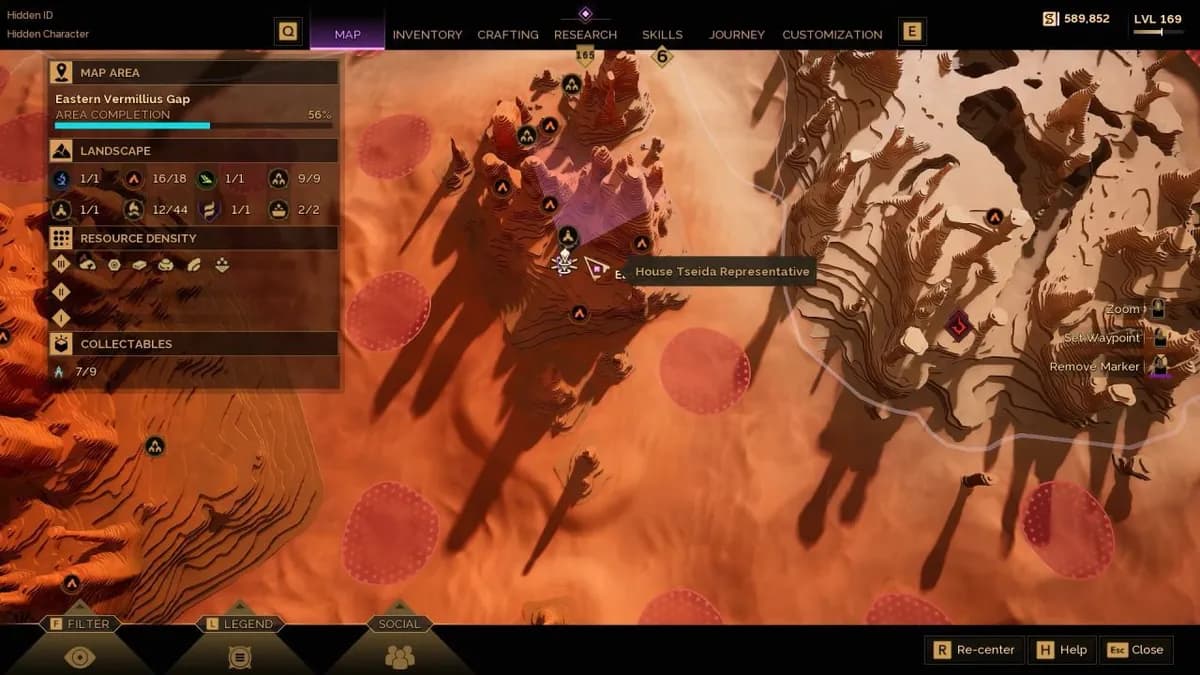Viewport: 1200px width, 675px height.
Task: Open the Help screen
Action: pyautogui.click(x=1062, y=650)
